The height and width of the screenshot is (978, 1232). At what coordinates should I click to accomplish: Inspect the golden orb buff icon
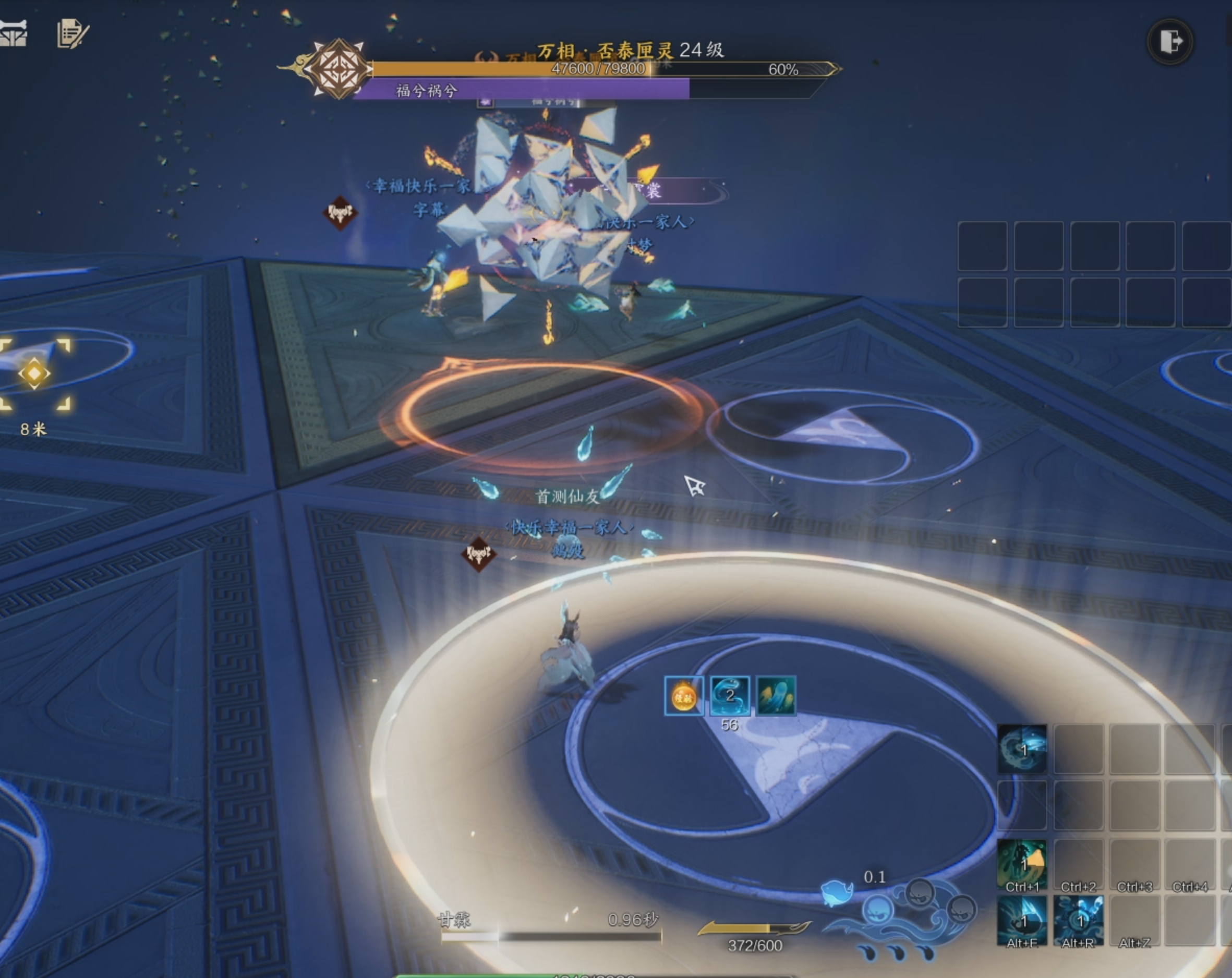point(684,696)
